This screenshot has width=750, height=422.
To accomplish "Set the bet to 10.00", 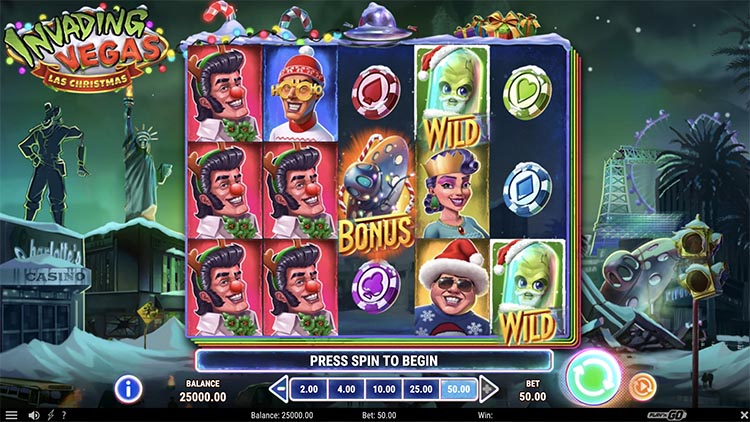I will (384, 388).
